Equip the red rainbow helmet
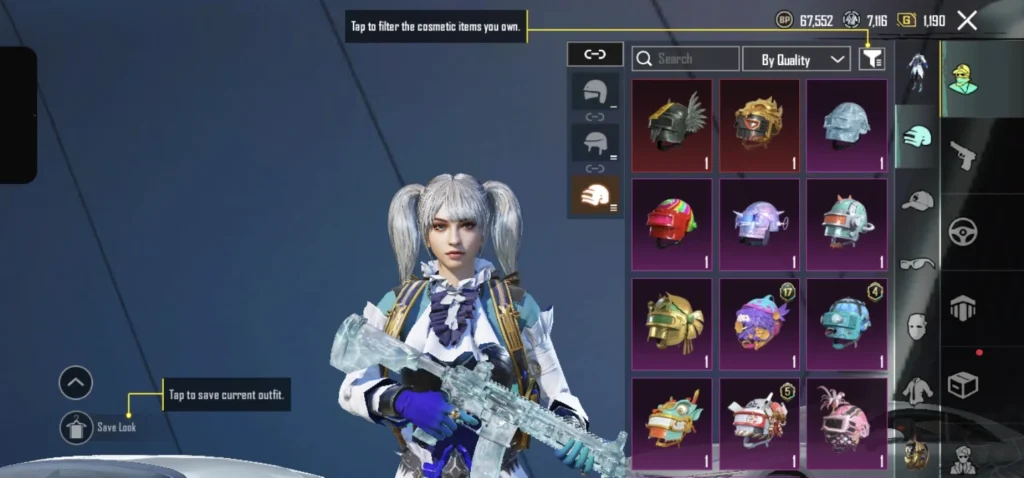This screenshot has width=1024, height=478. pos(672,224)
